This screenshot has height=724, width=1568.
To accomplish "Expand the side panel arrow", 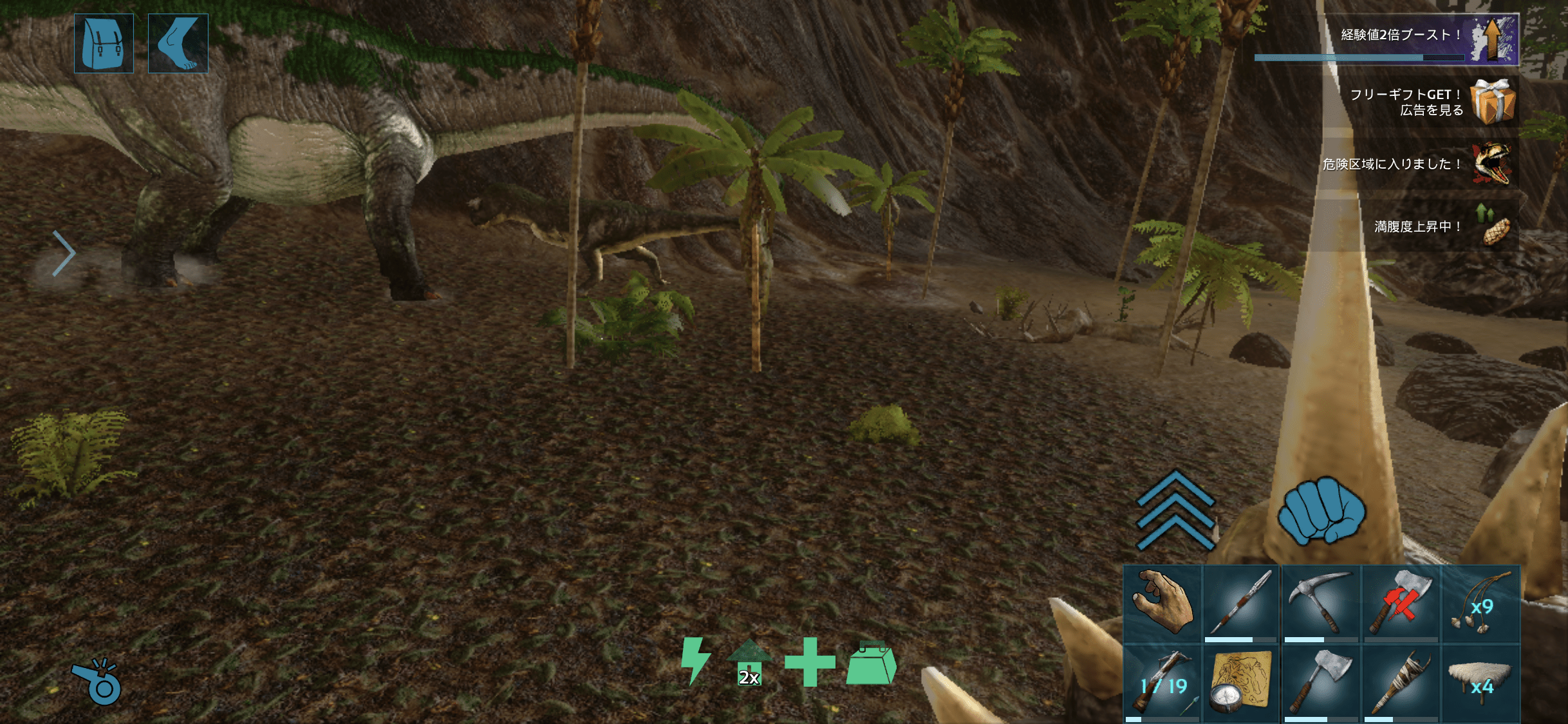I will [64, 253].
